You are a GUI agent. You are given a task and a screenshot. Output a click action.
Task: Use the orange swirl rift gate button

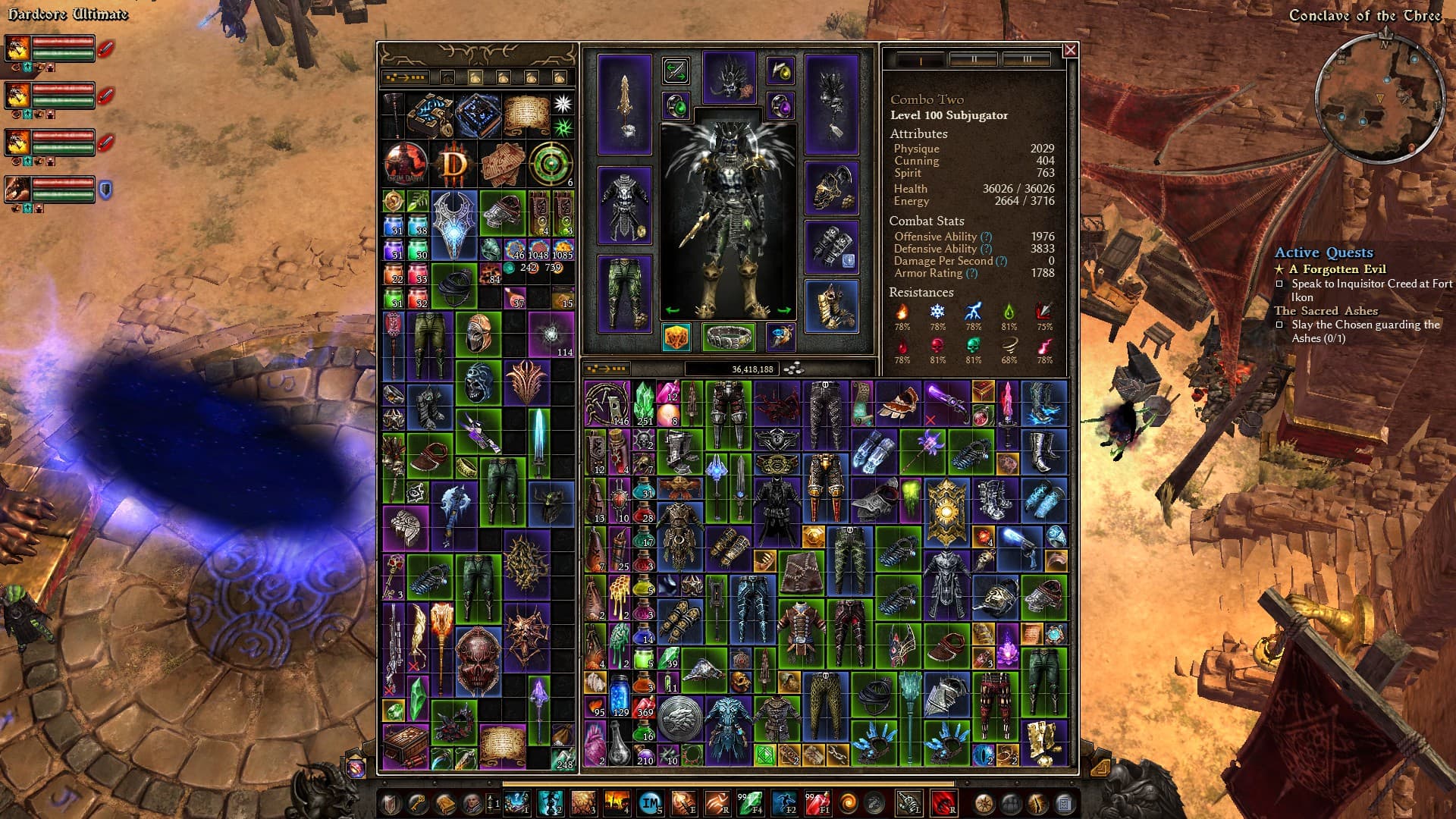850,803
